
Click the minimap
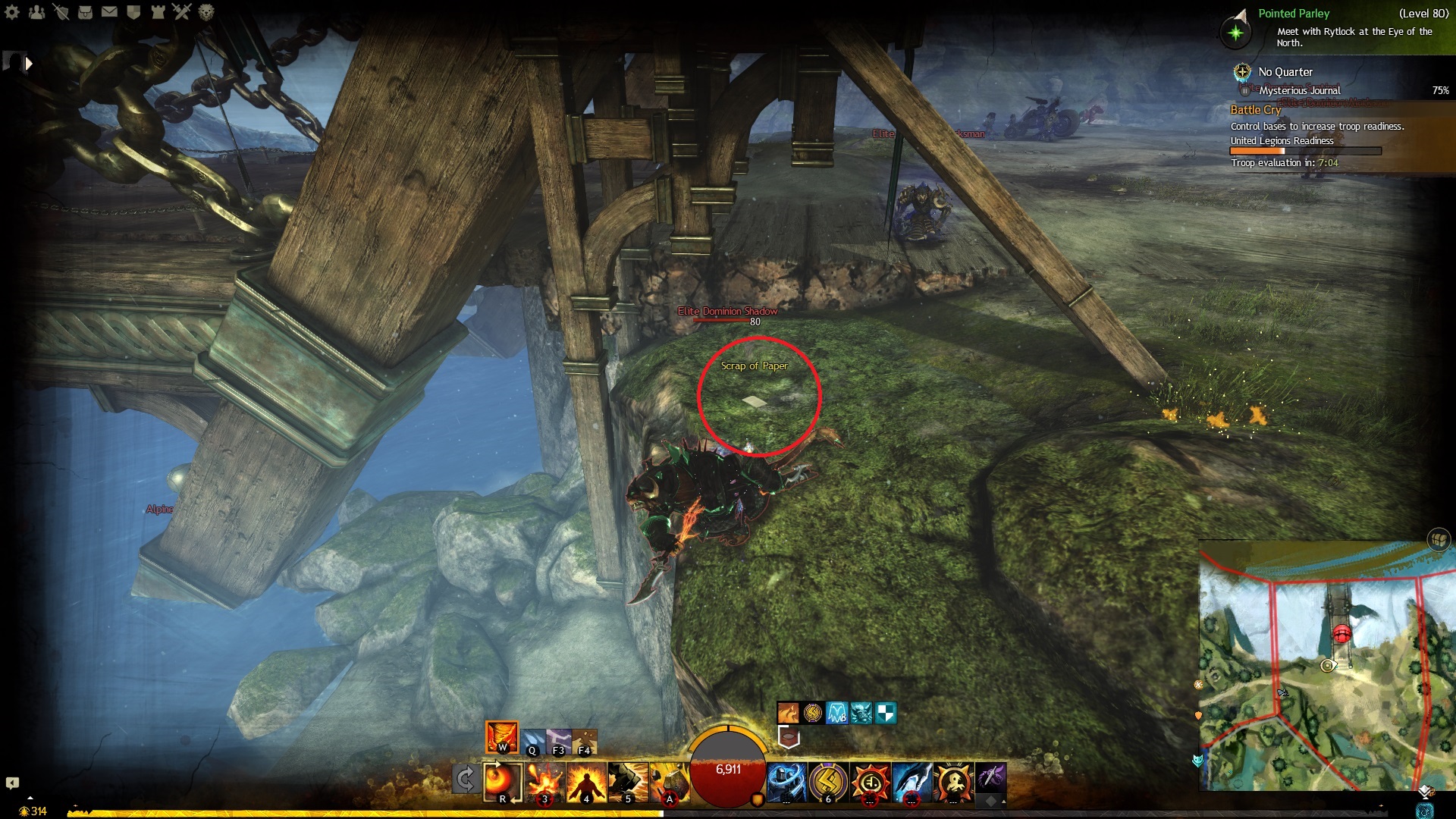click(x=1327, y=667)
